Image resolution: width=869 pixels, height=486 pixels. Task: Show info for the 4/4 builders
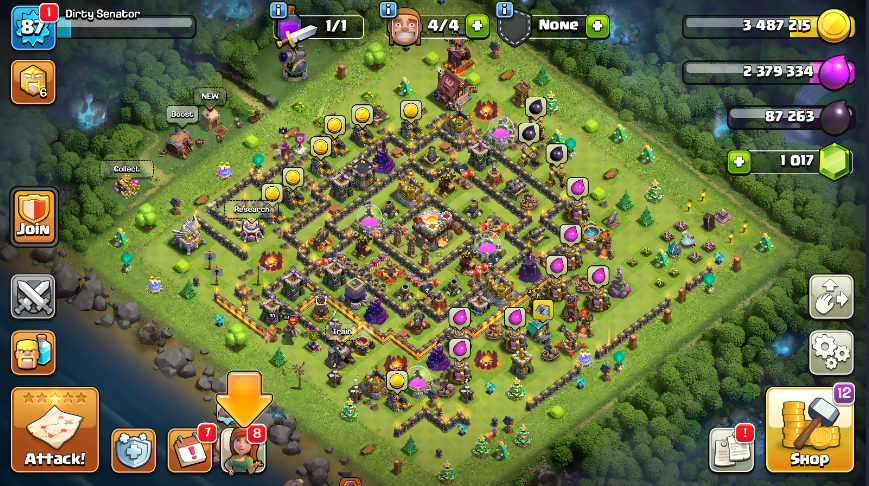(390, 9)
